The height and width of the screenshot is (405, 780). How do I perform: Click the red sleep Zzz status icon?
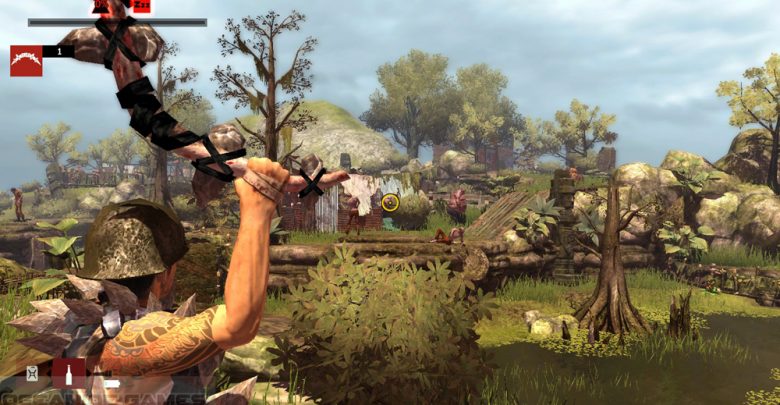141,6
